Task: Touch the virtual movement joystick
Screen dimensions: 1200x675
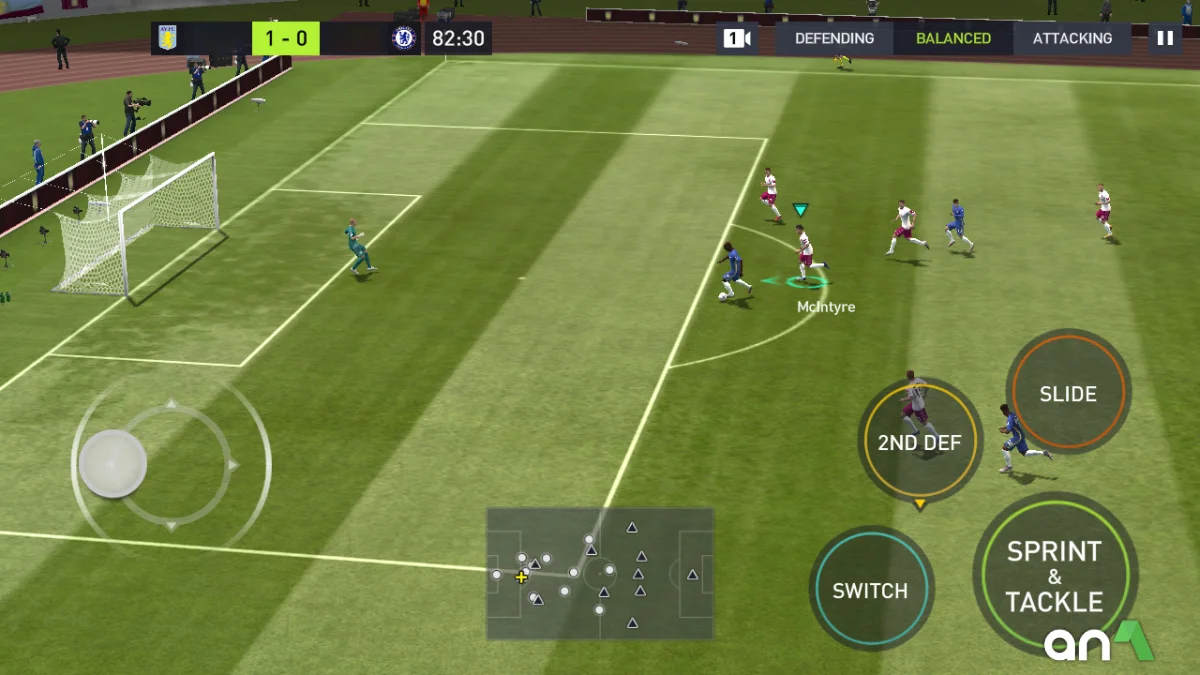Action: pos(113,464)
